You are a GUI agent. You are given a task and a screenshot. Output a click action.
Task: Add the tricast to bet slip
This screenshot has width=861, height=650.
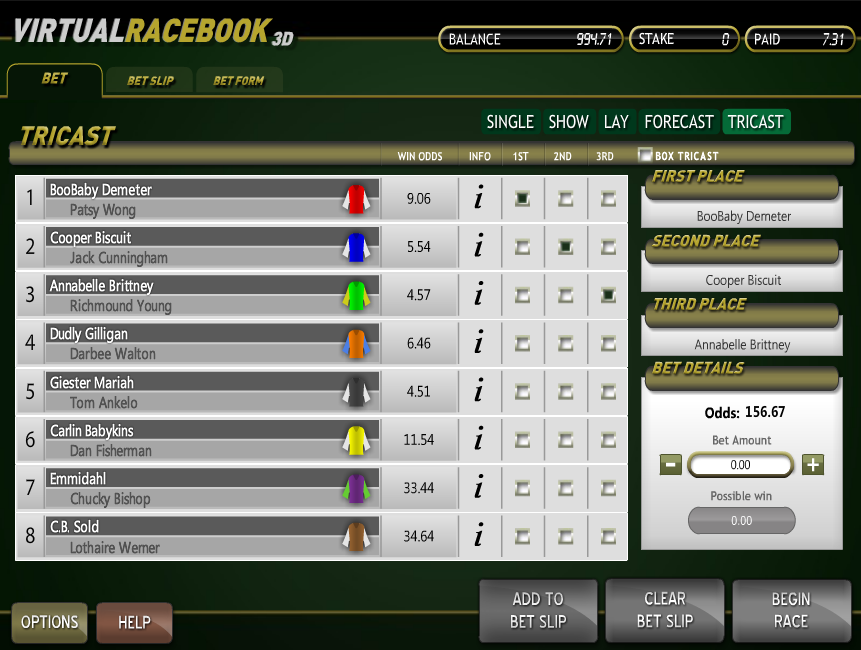tap(538, 610)
